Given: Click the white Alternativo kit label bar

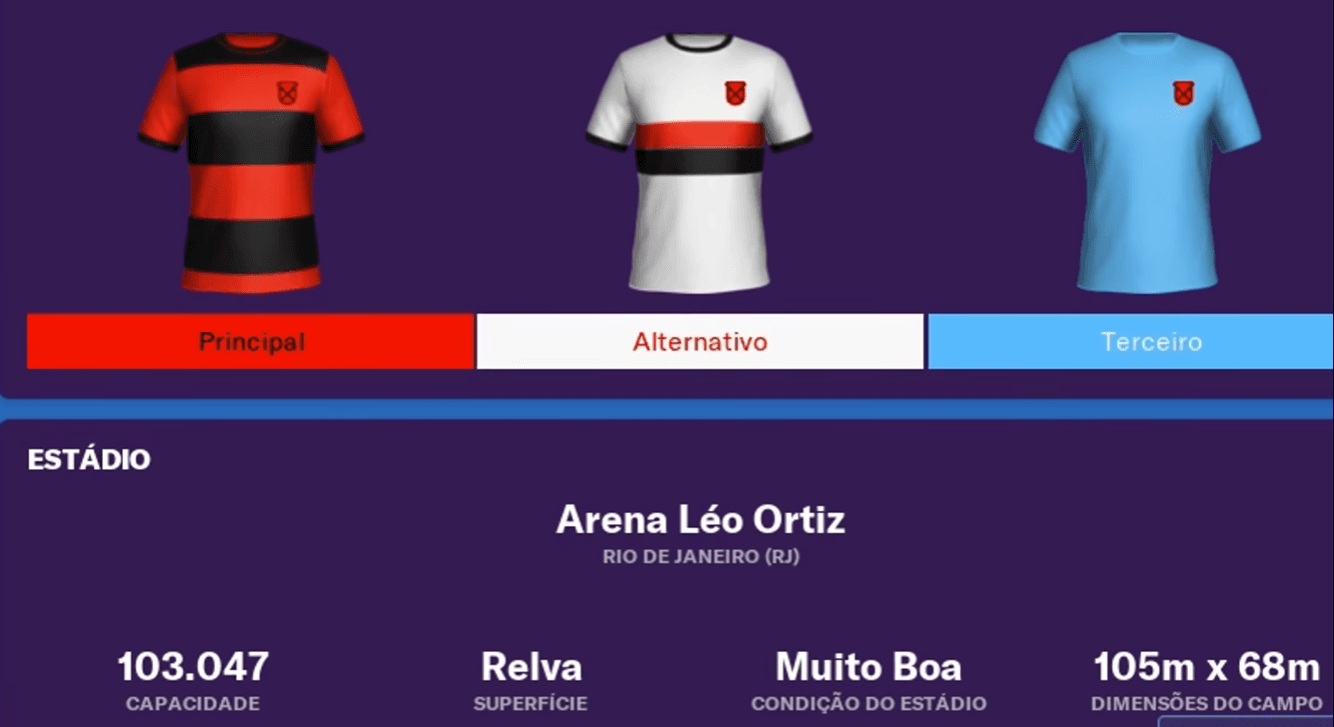Looking at the screenshot, I should coord(700,341).
